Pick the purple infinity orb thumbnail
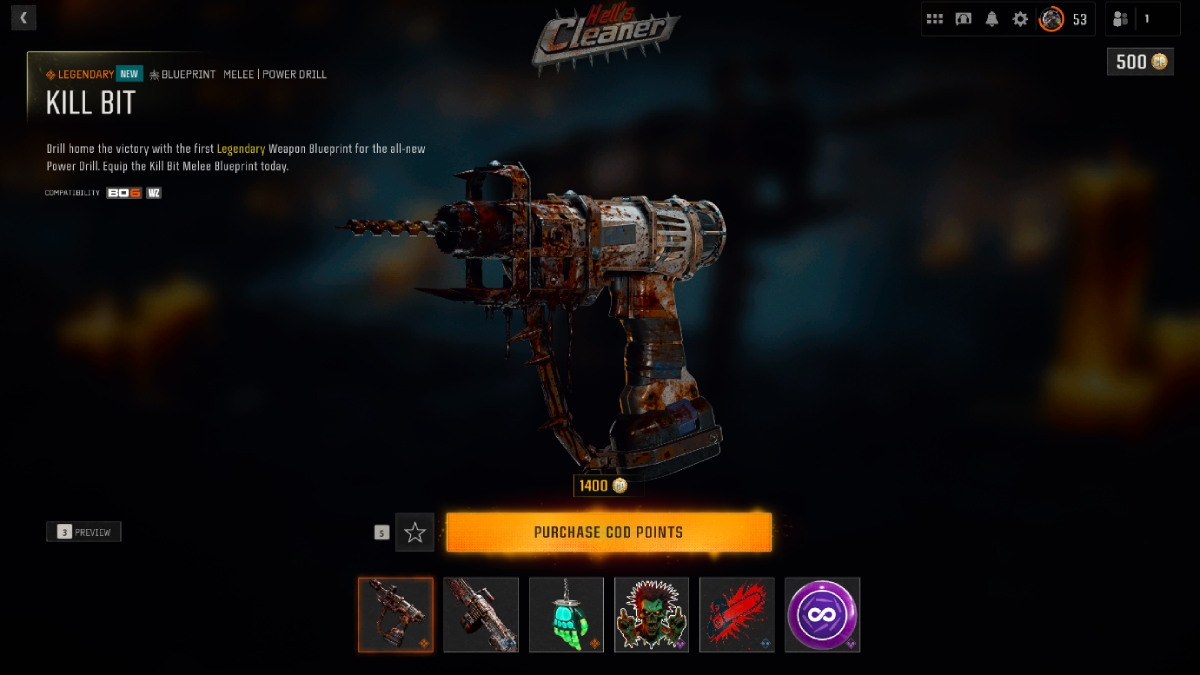This screenshot has height=675, width=1200. click(822, 614)
